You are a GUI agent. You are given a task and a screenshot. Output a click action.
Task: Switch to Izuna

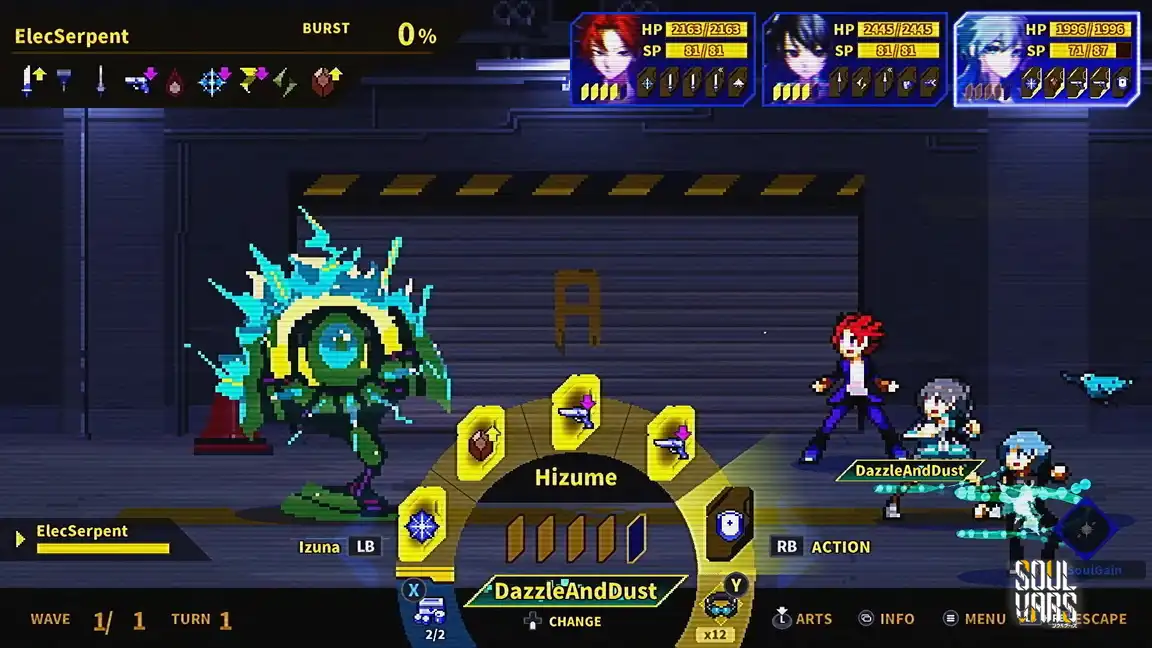(x=339, y=547)
